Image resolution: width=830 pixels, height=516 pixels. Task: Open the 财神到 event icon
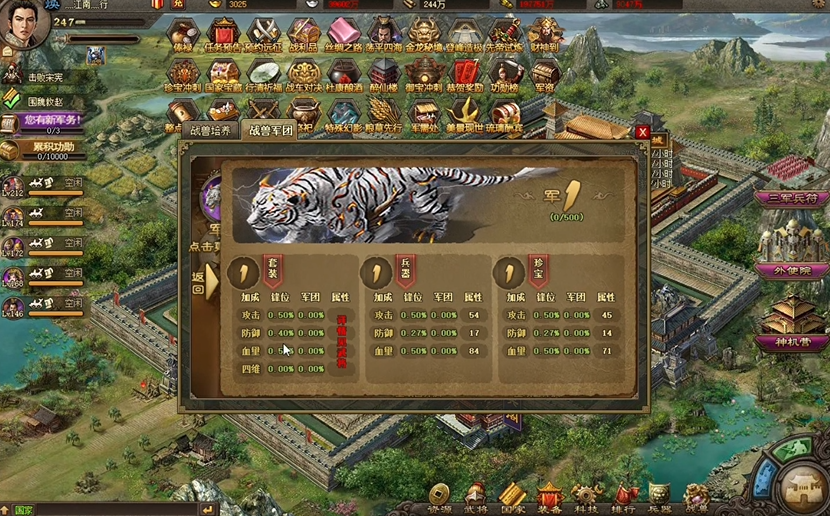tap(544, 35)
